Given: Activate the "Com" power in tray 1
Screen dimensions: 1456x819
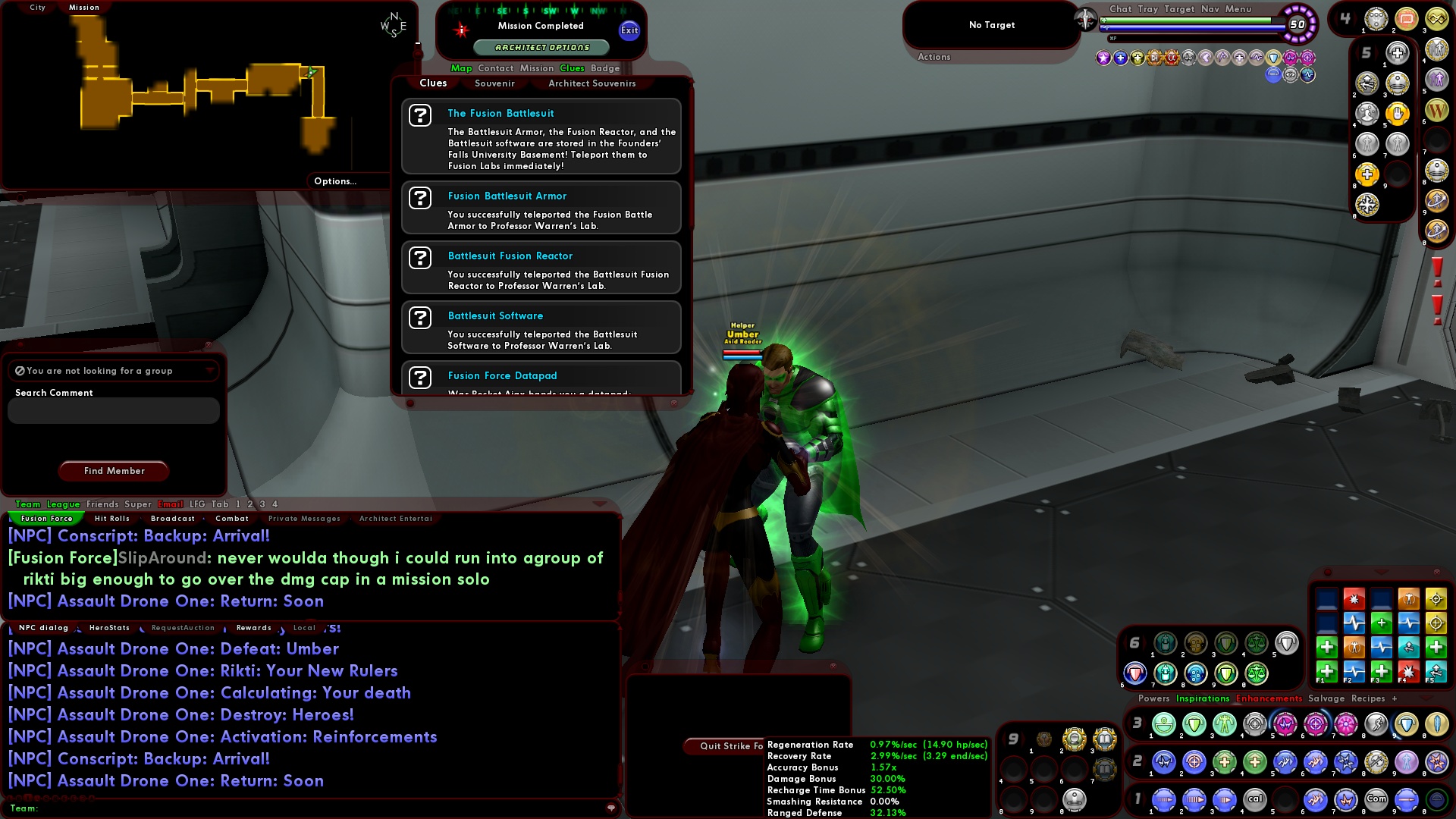Looking at the screenshot, I should pos(1376,799).
